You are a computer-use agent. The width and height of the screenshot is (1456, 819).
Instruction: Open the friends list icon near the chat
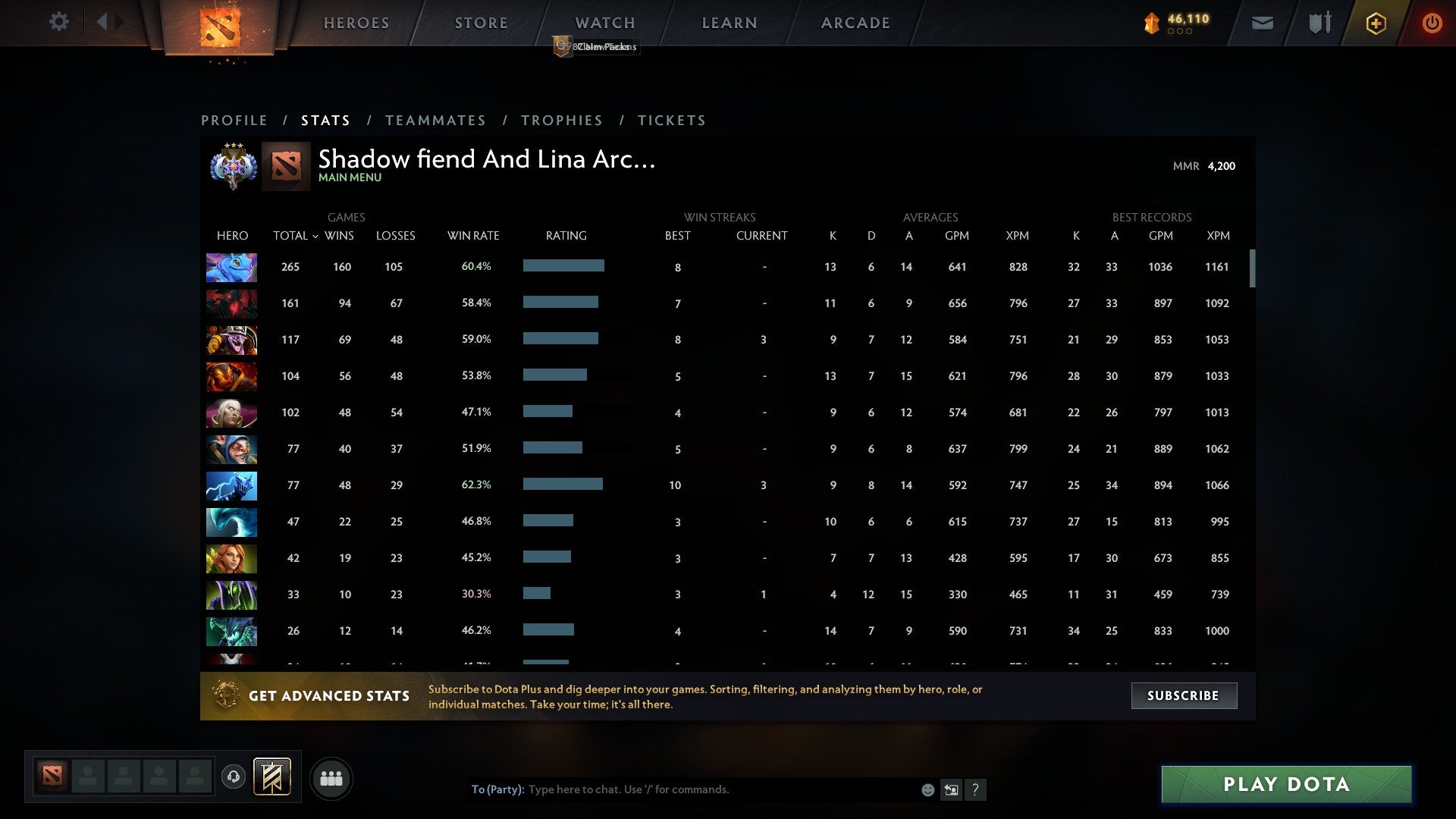point(332,778)
